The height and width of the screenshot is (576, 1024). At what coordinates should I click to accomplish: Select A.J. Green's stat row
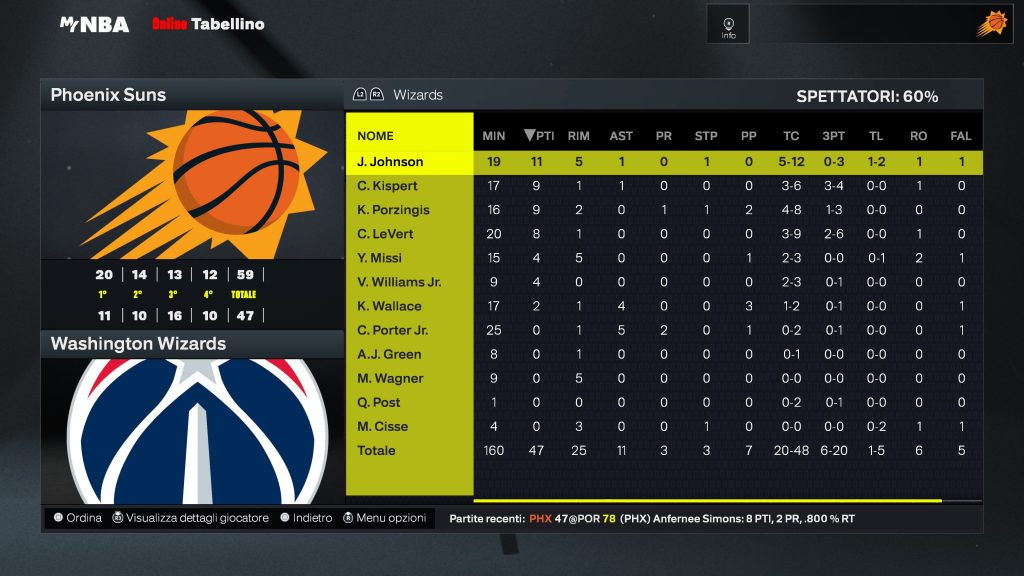[389, 354]
